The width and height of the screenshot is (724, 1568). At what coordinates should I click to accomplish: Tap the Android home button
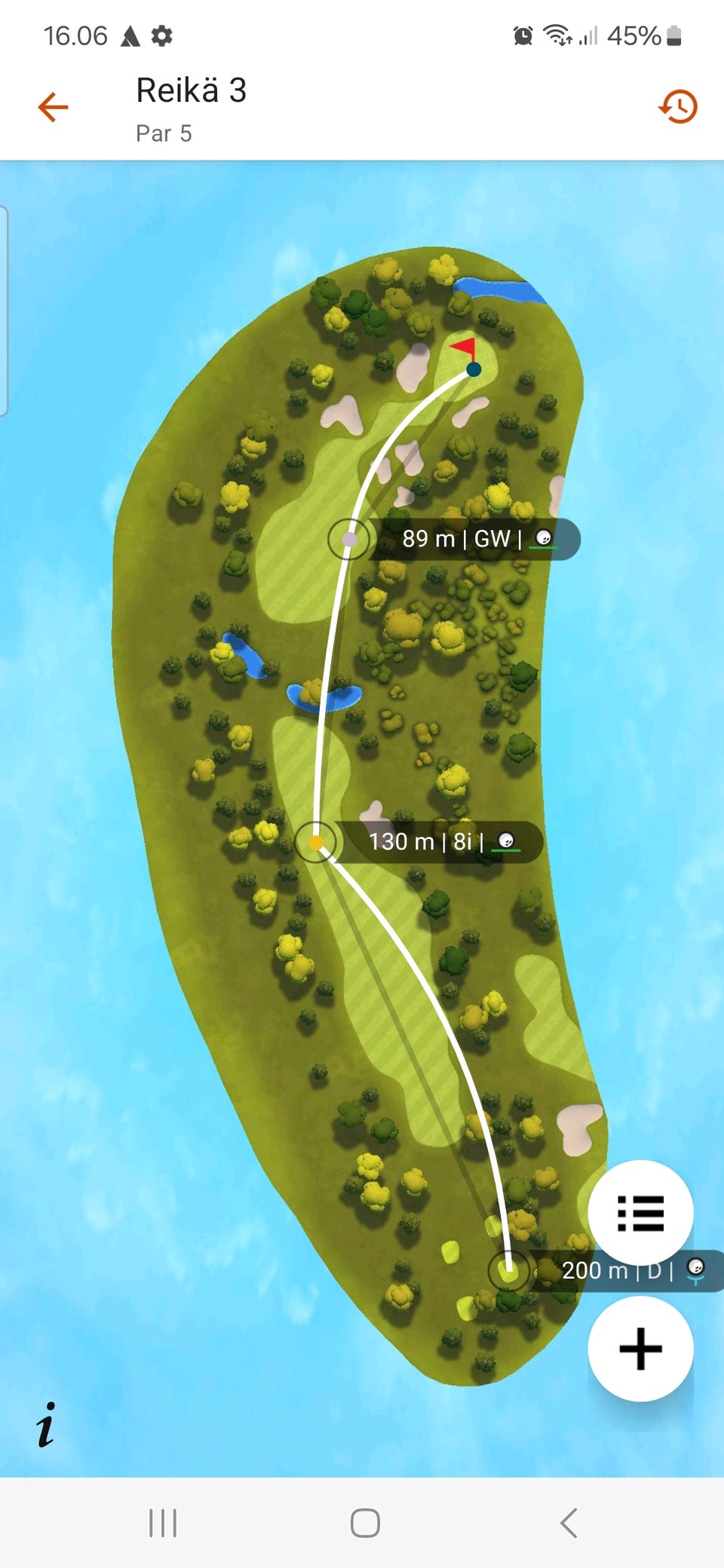(365, 1523)
